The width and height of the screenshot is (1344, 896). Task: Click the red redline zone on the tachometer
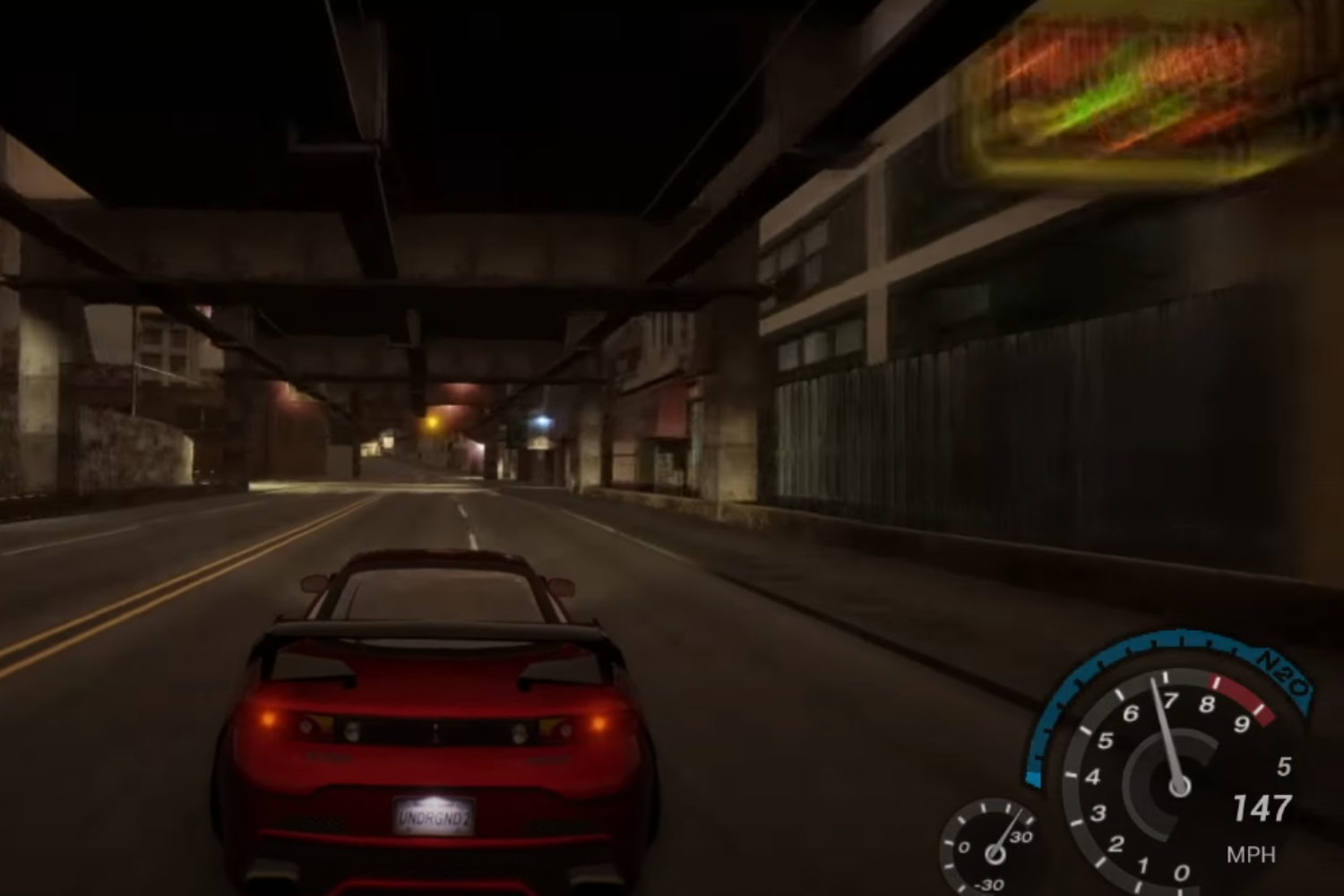coord(1240,701)
